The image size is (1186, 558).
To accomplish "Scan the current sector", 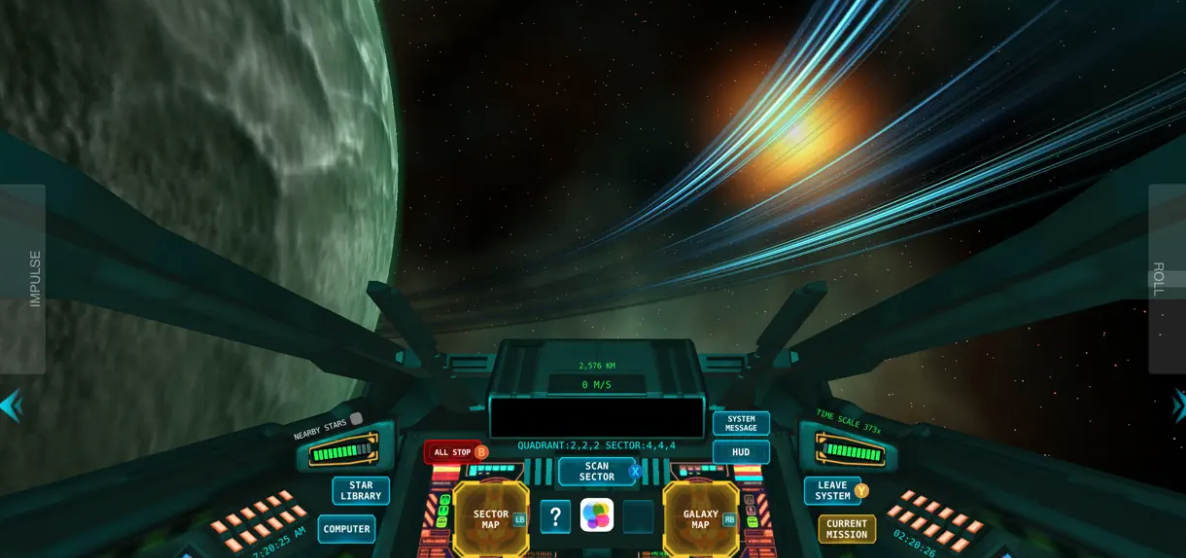I will click(597, 471).
